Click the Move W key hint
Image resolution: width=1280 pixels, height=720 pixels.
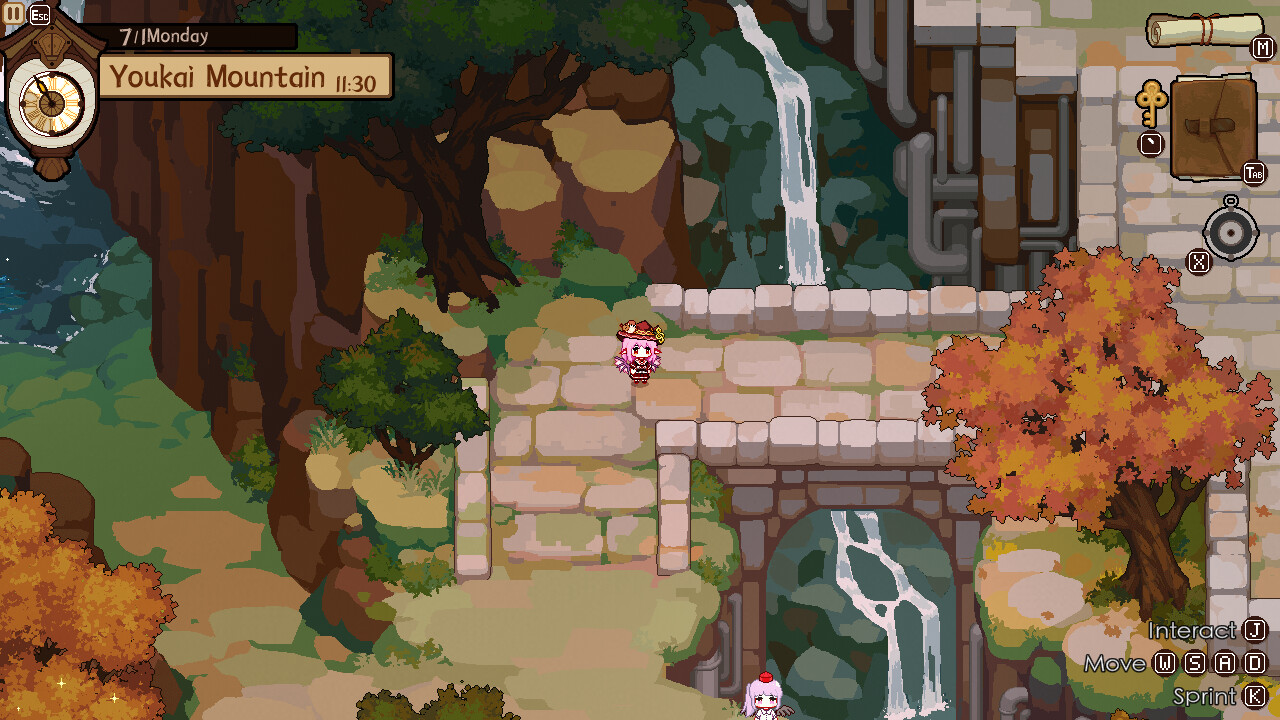click(x=1164, y=662)
